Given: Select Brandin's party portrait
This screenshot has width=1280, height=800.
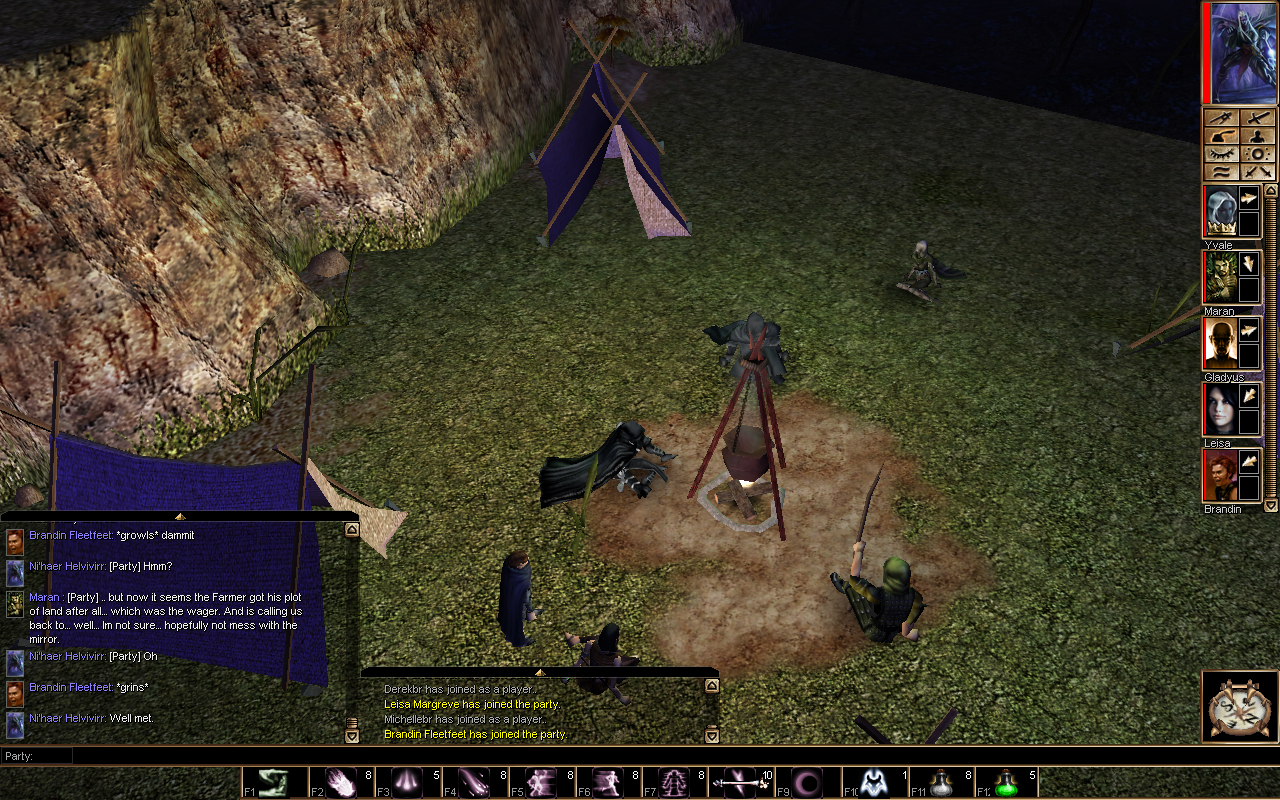Looking at the screenshot, I should [1219, 475].
